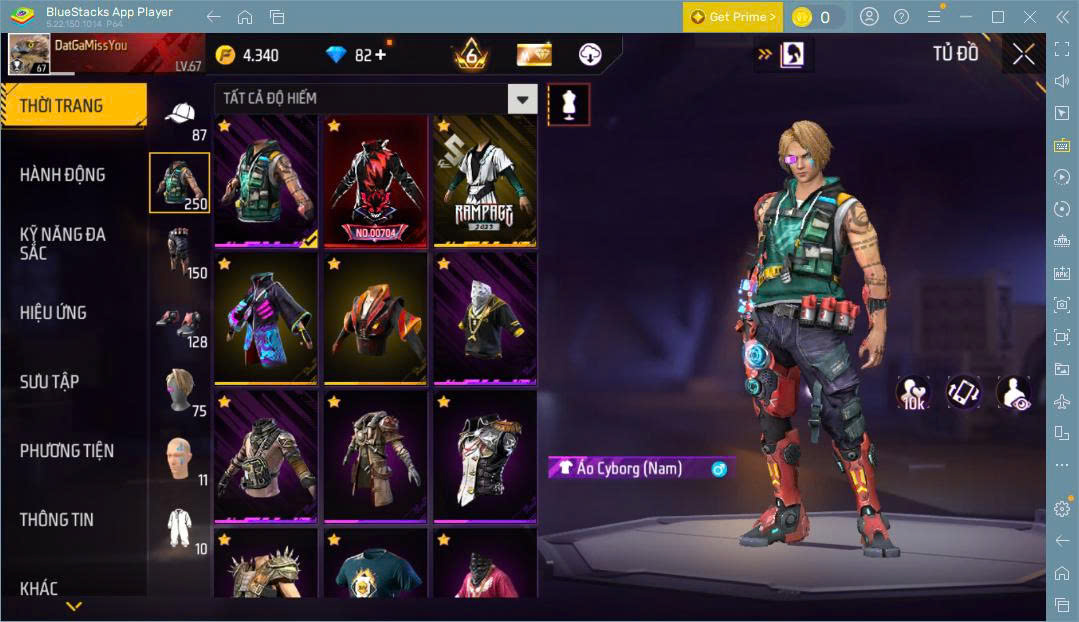Equip the red wolf NO.00704 hoodie

[x=374, y=180]
